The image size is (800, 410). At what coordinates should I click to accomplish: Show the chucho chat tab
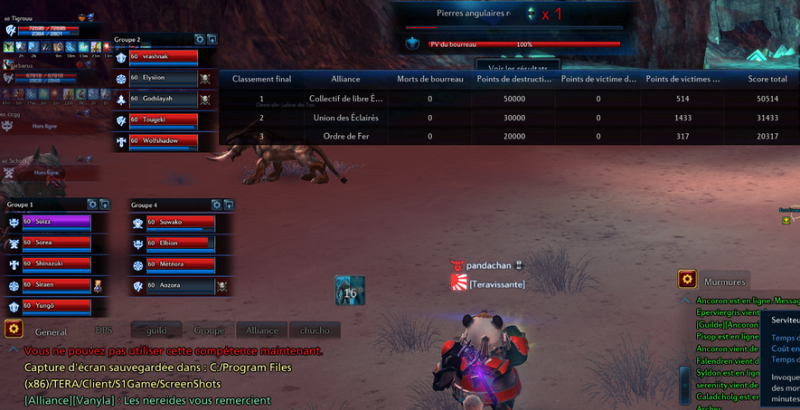[315, 330]
